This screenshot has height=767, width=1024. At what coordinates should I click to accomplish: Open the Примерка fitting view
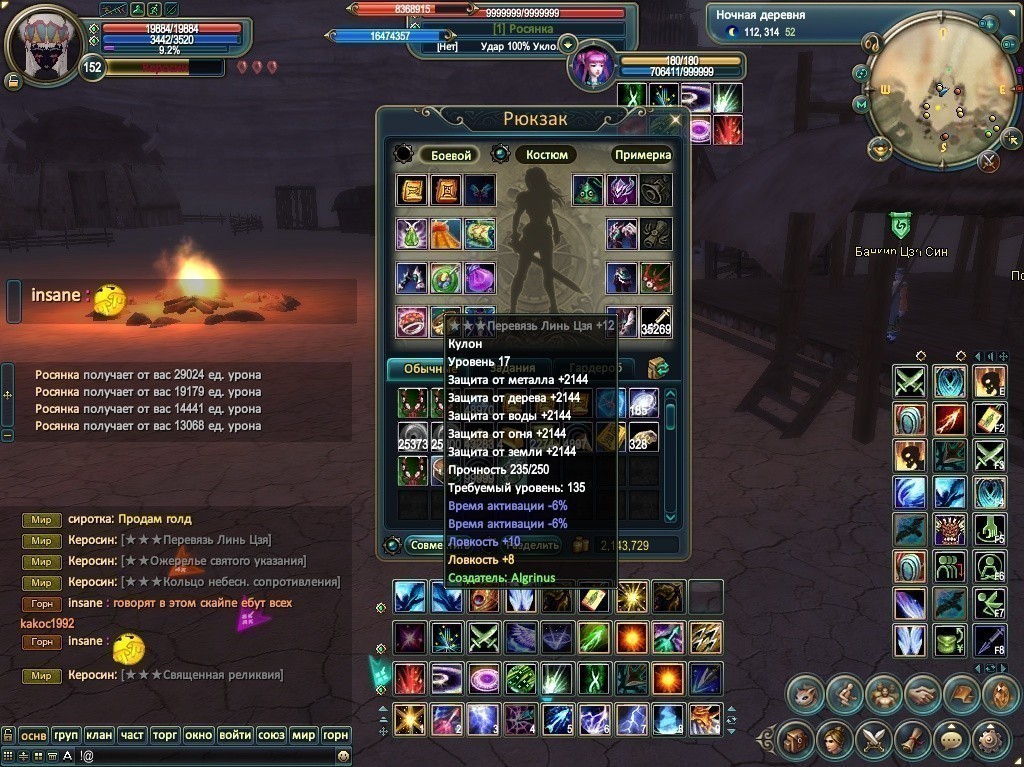[x=642, y=155]
